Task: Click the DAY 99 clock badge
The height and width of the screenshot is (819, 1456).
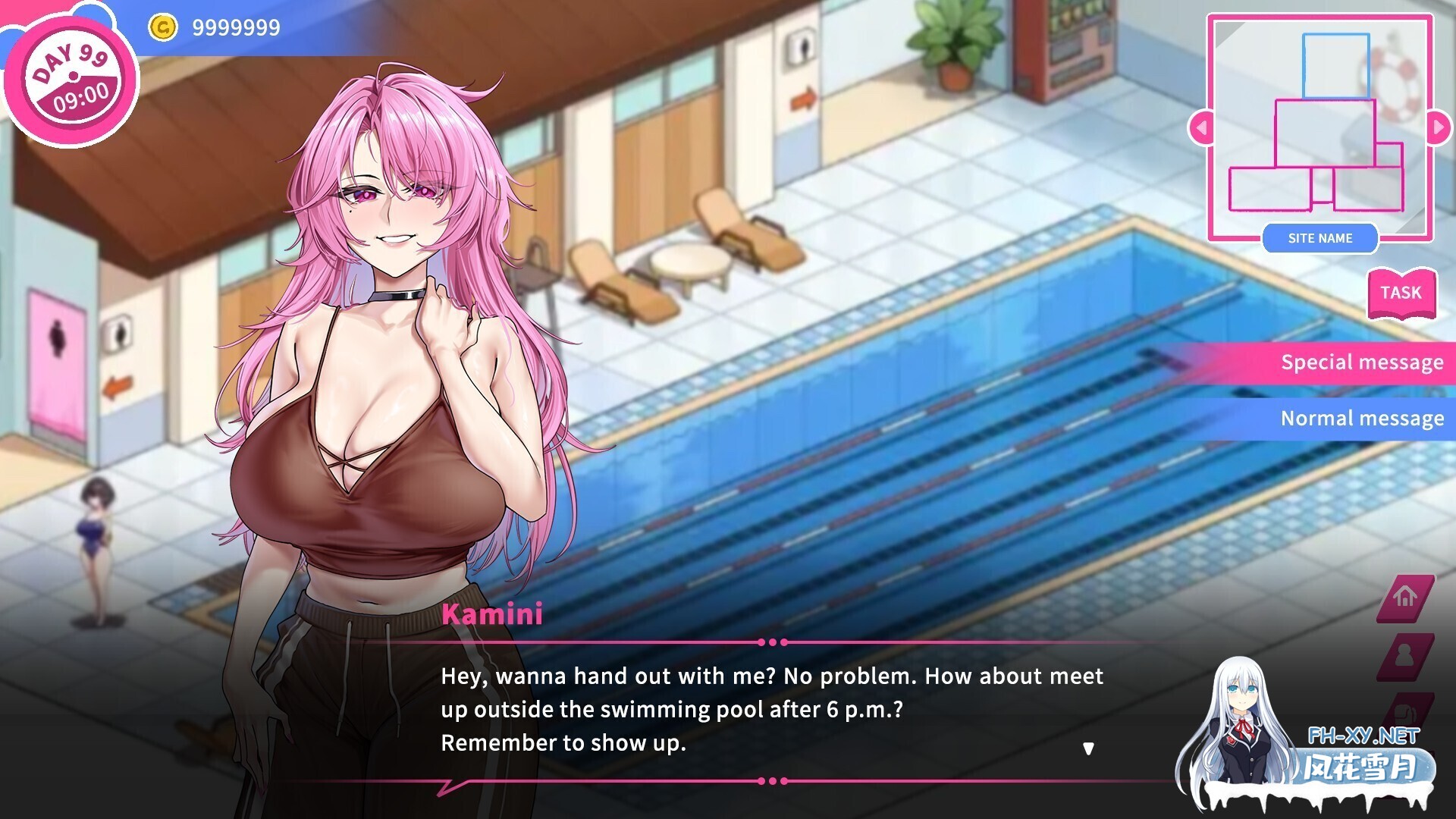Action: tap(72, 75)
